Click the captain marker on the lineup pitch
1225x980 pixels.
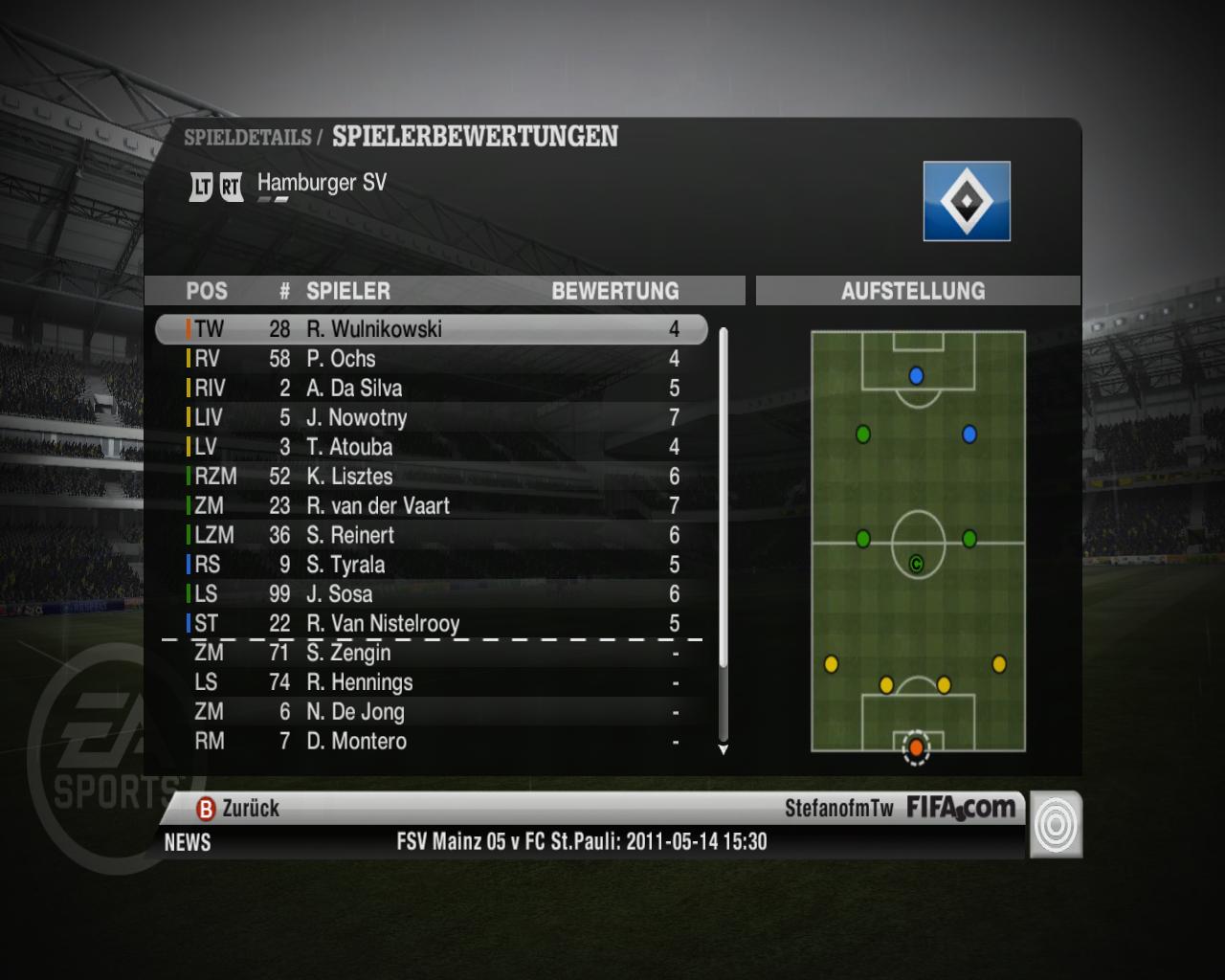pos(916,563)
